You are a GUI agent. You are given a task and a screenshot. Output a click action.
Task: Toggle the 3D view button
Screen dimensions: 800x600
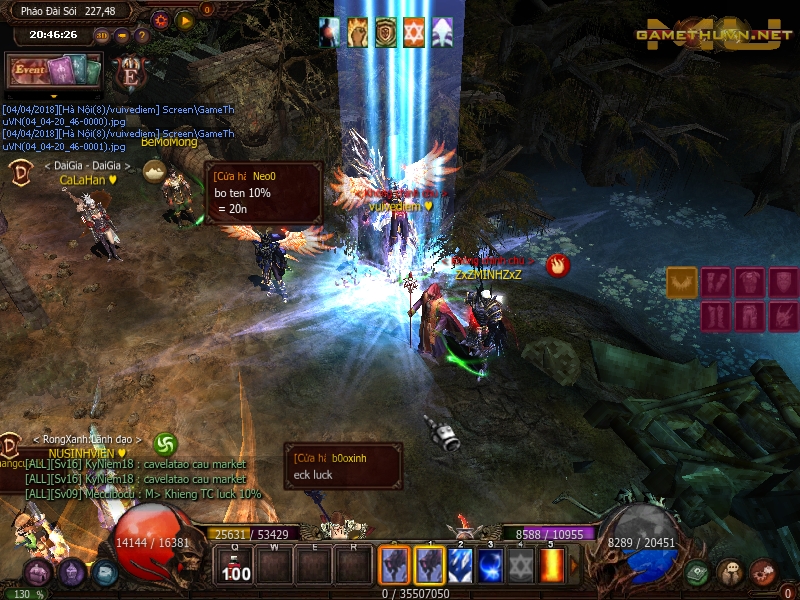click(x=102, y=35)
